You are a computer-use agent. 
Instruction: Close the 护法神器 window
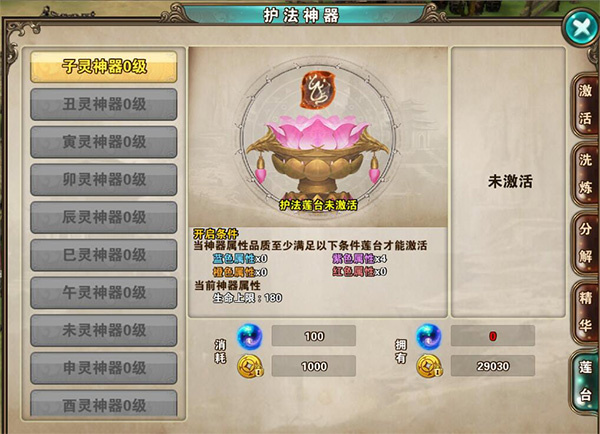click(x=578, y=26)
